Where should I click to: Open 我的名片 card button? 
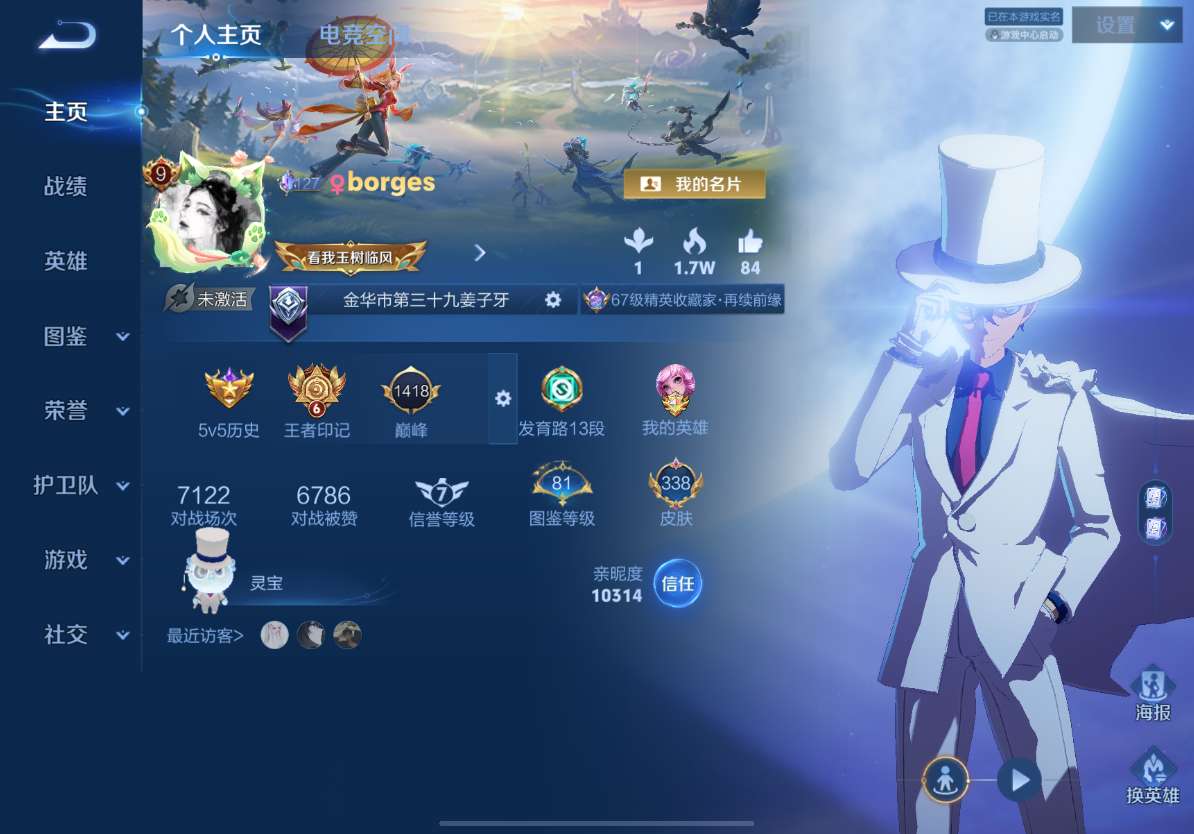(694, 184)
